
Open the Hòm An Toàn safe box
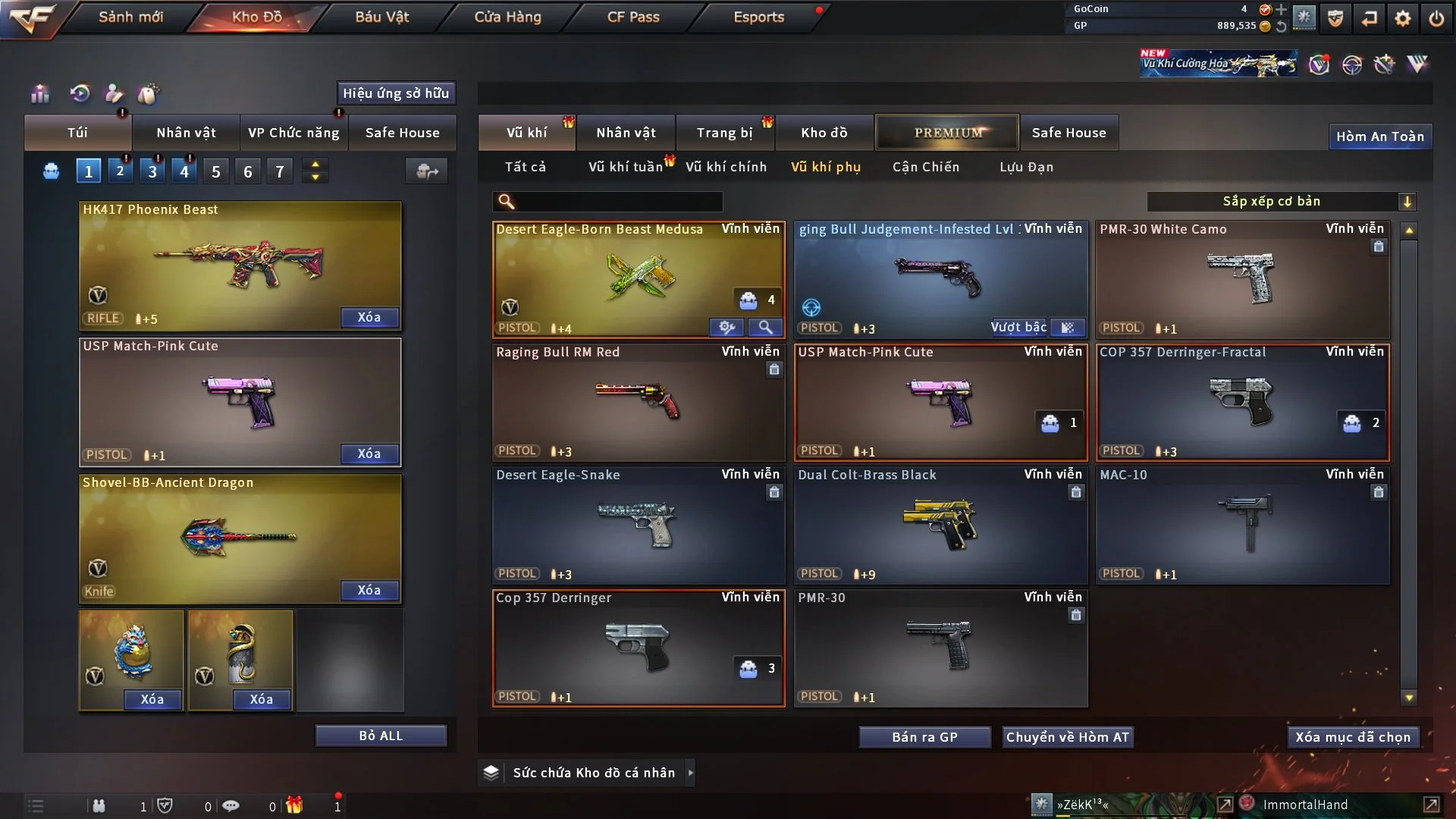click(1379, 136)
